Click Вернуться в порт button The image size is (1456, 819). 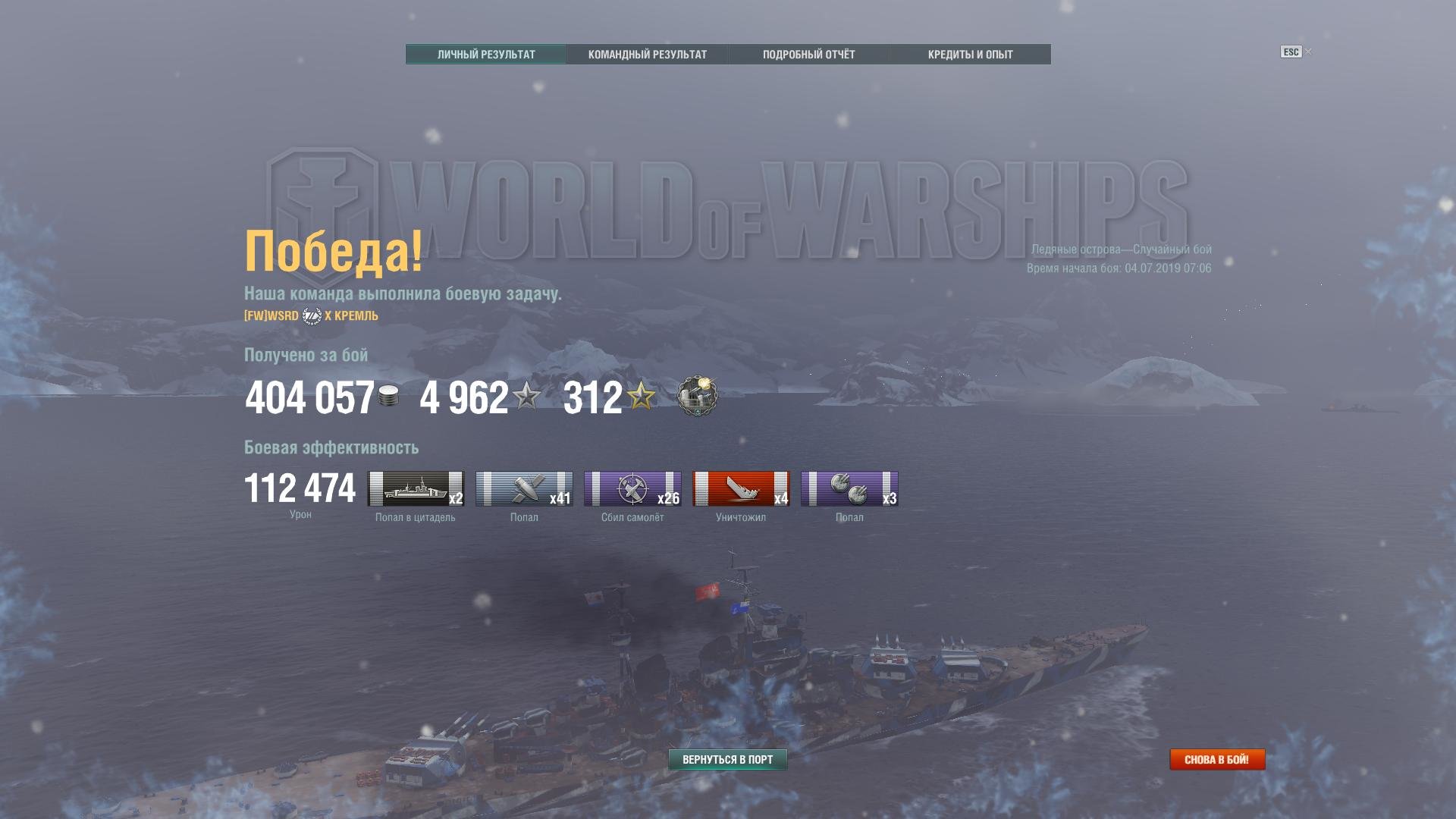(x=727, y=759)
